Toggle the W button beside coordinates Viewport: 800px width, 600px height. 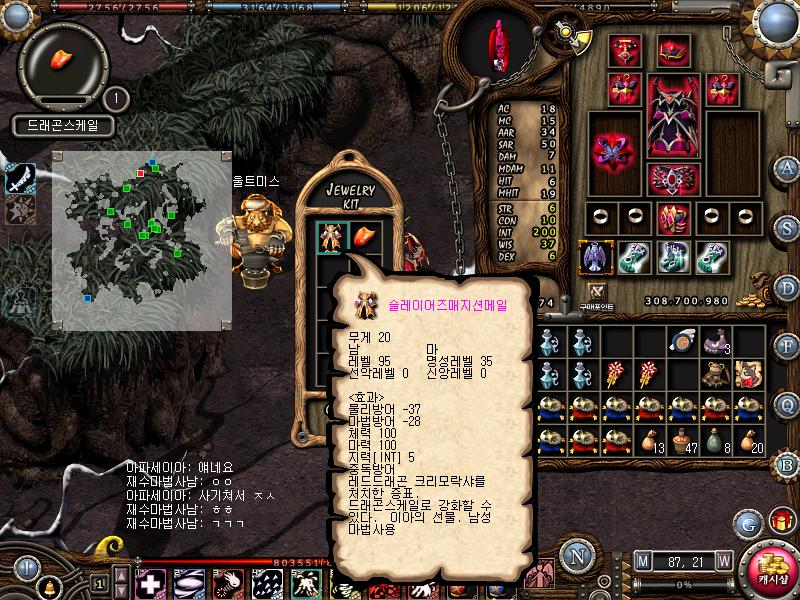point(723,560)
